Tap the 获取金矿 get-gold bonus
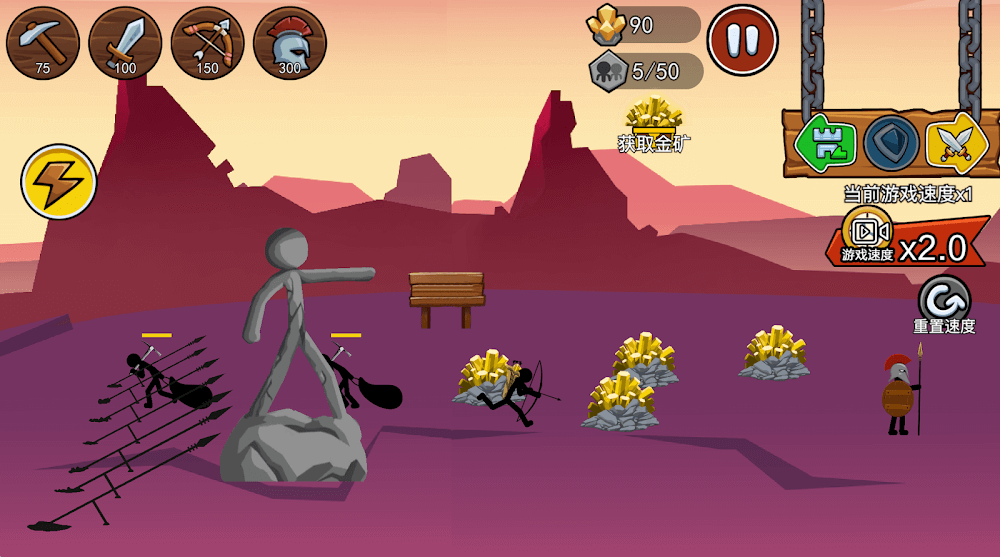1000x557 pixels. point(653,125)
